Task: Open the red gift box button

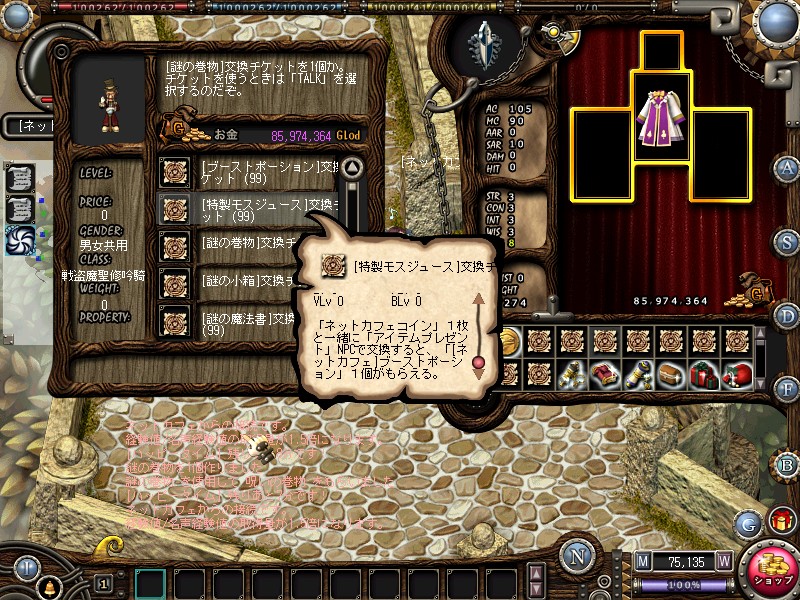Action: [x=780, y=520]
